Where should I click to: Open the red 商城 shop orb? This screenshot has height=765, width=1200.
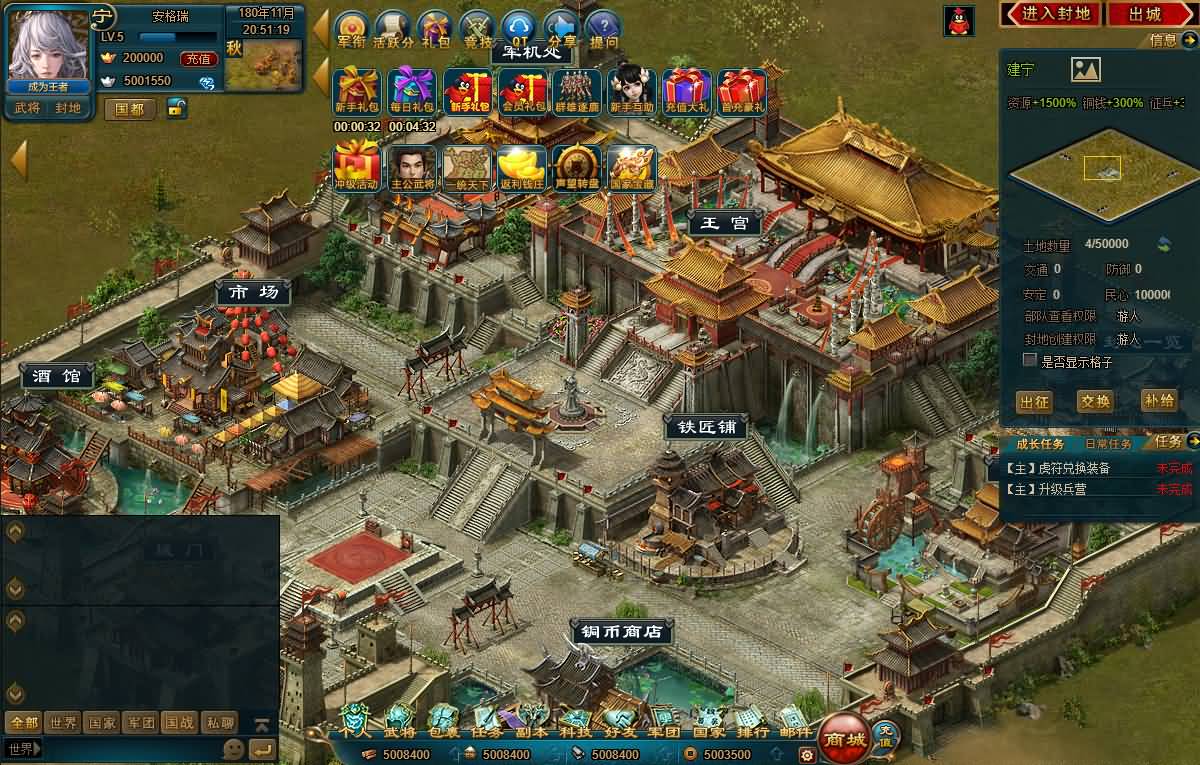(x=843, y=740)
